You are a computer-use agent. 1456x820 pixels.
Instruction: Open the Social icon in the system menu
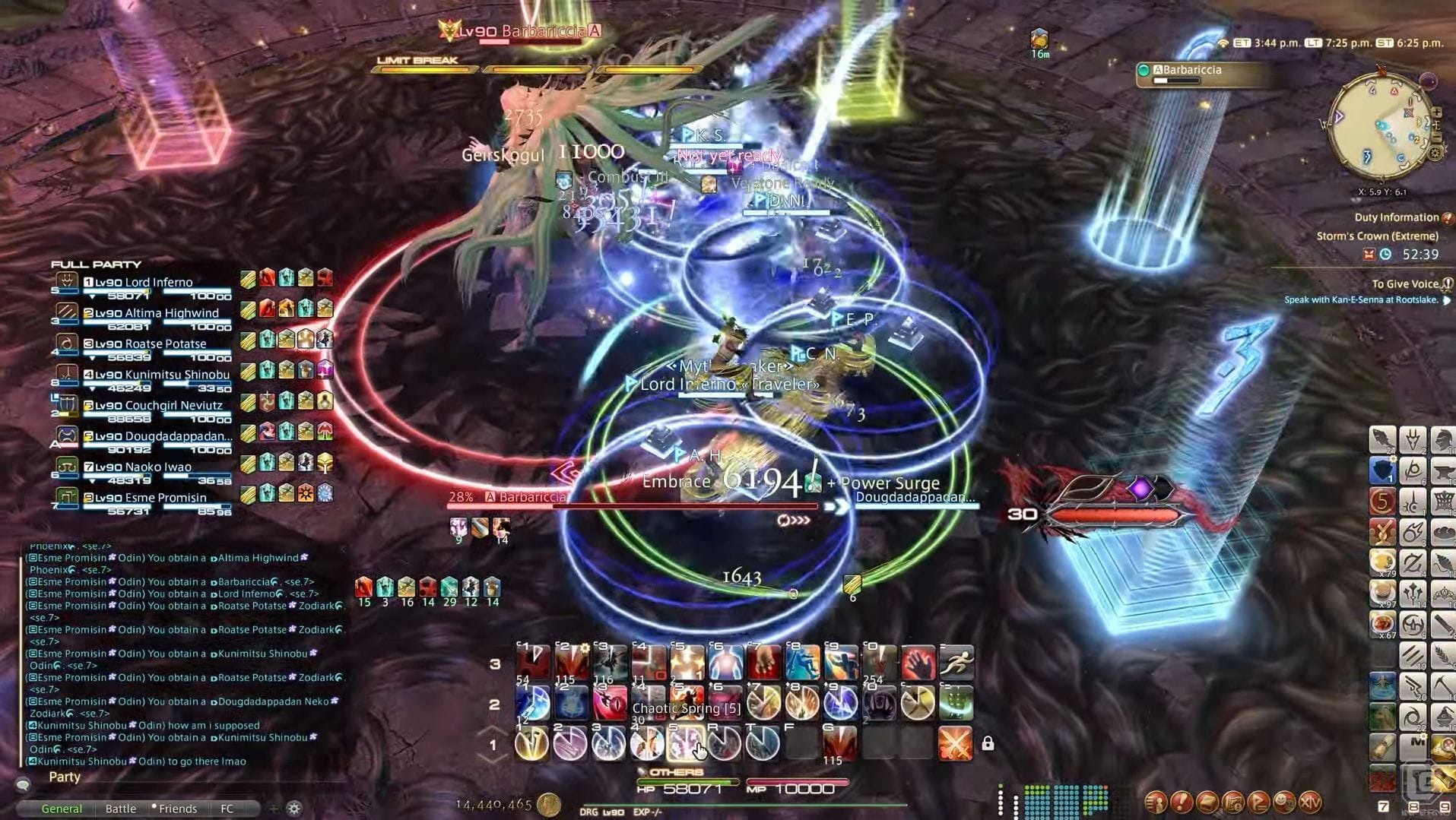pos(1284,802)
